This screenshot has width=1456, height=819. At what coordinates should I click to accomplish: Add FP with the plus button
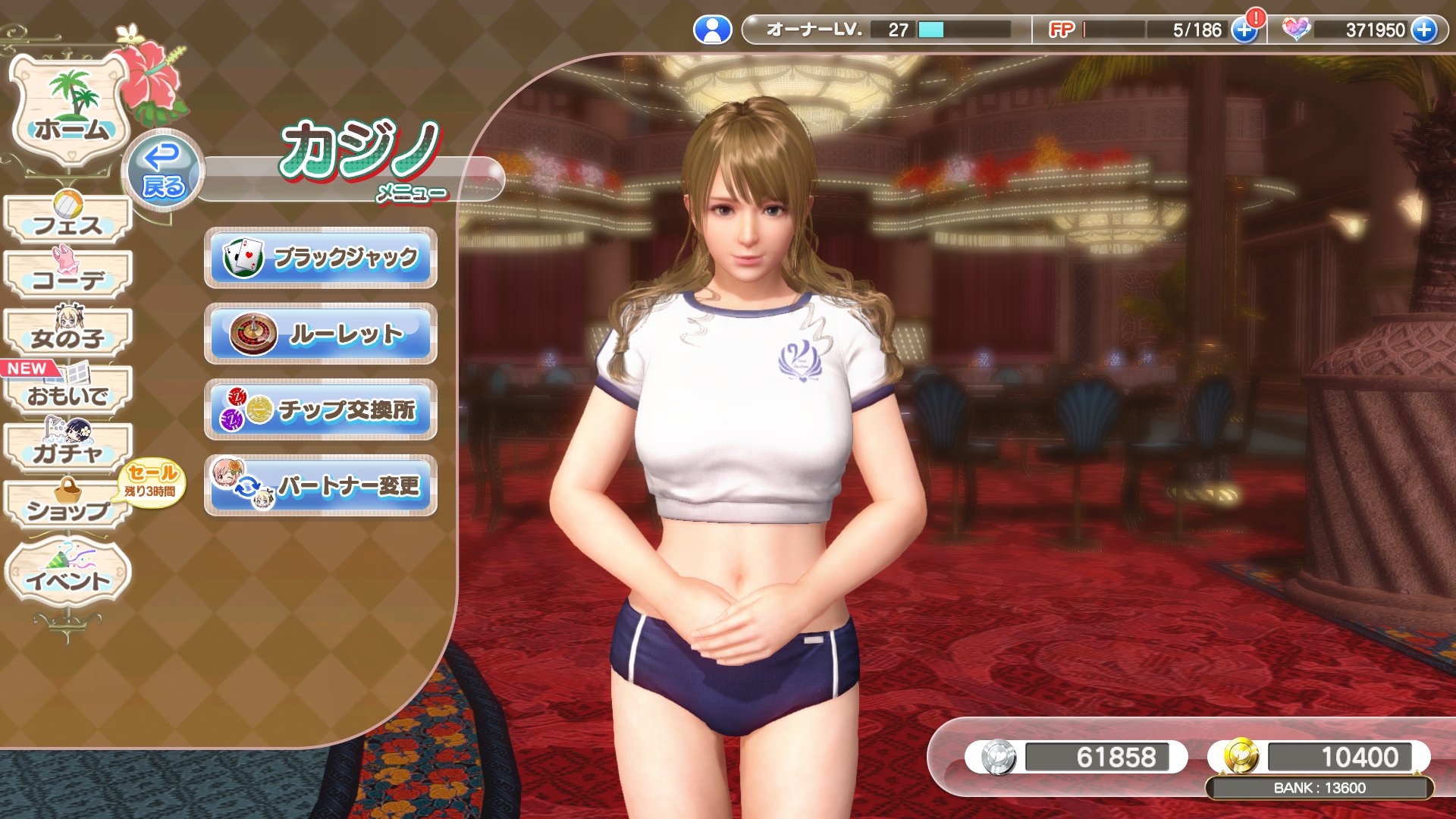[x=1244, y=30]
